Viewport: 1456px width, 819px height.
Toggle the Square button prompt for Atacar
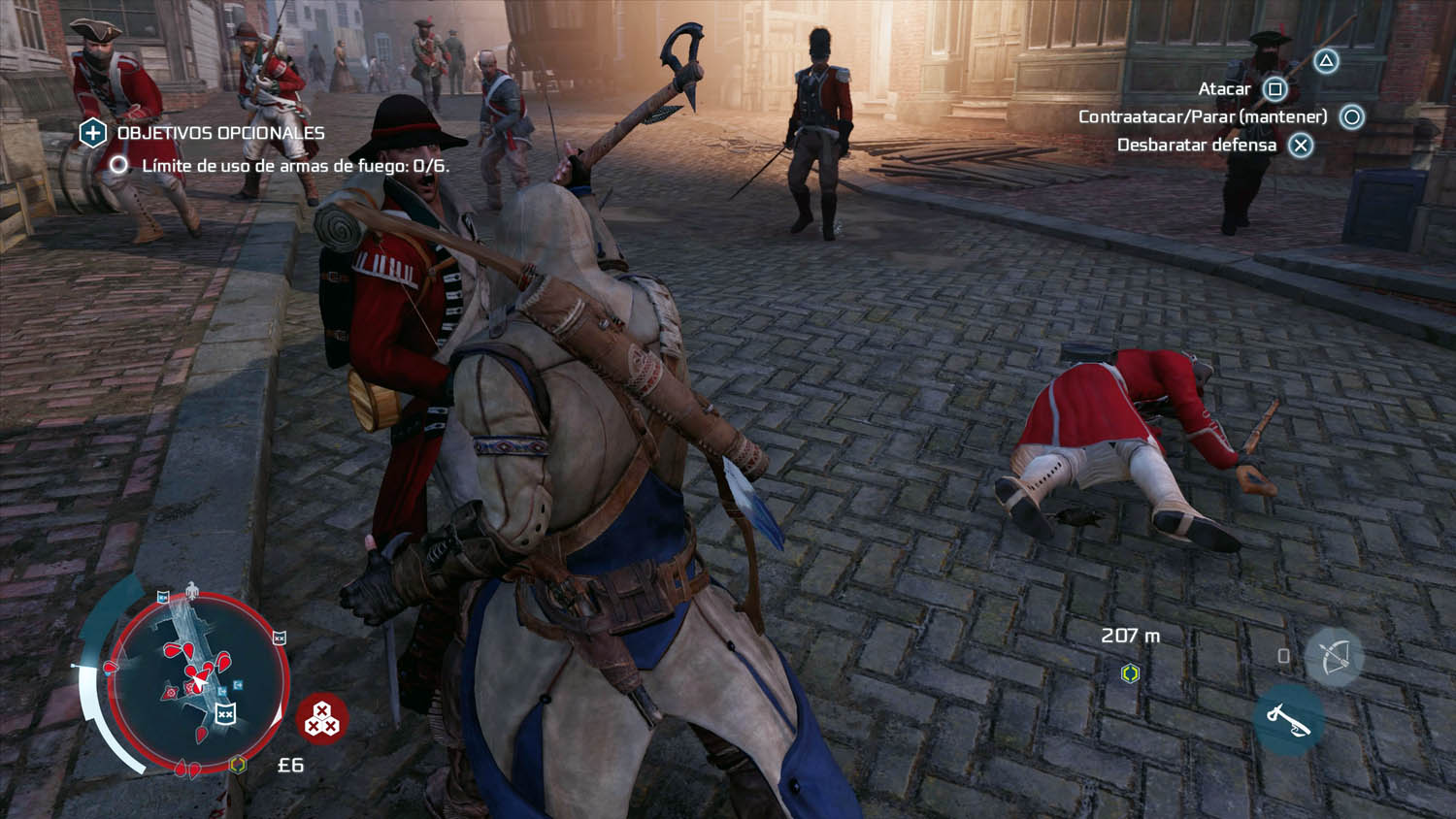(1273, 87)
